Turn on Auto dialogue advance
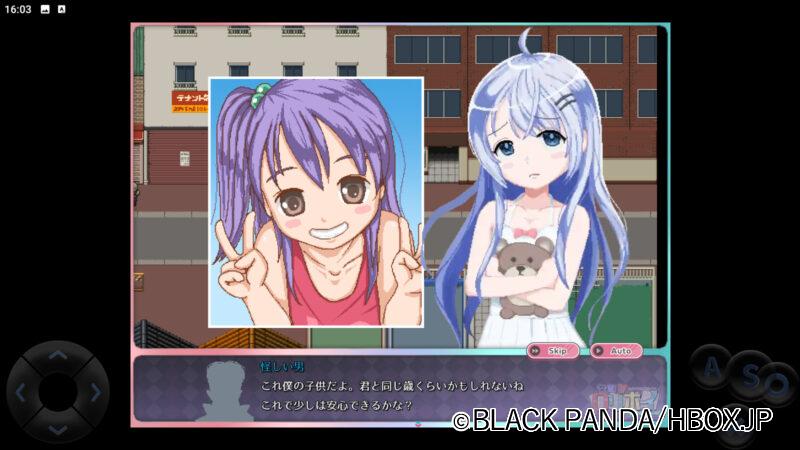This screenshot has height=450, width=800. click(616, 351)
